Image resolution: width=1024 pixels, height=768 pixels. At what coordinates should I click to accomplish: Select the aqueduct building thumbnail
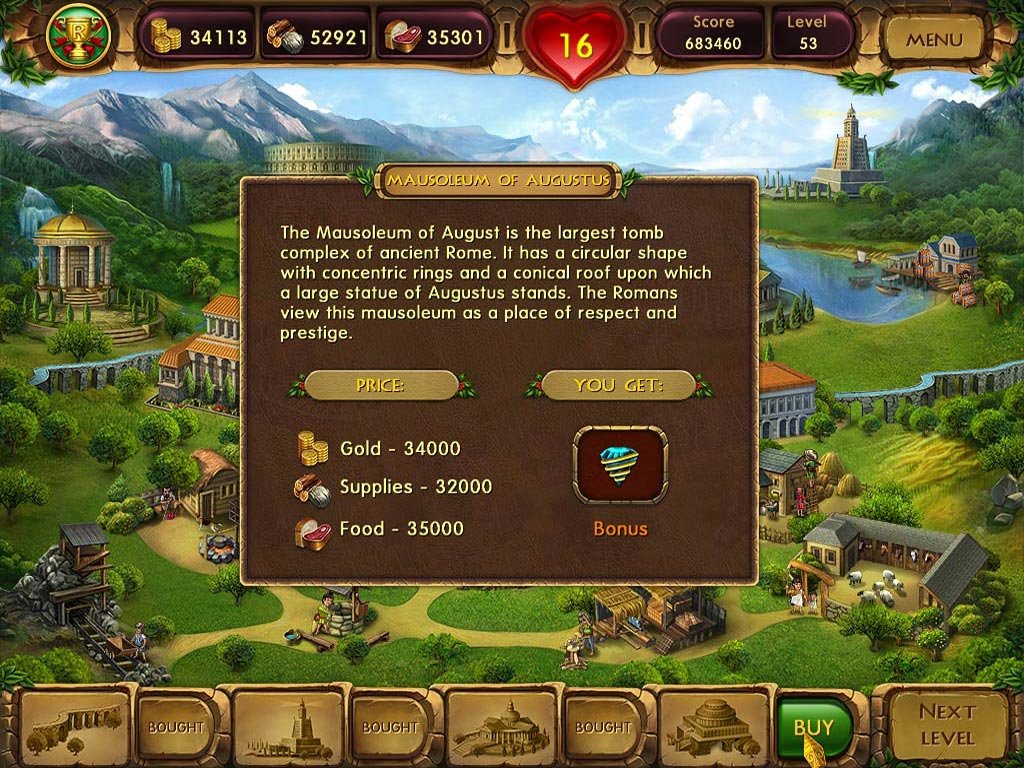75,727
